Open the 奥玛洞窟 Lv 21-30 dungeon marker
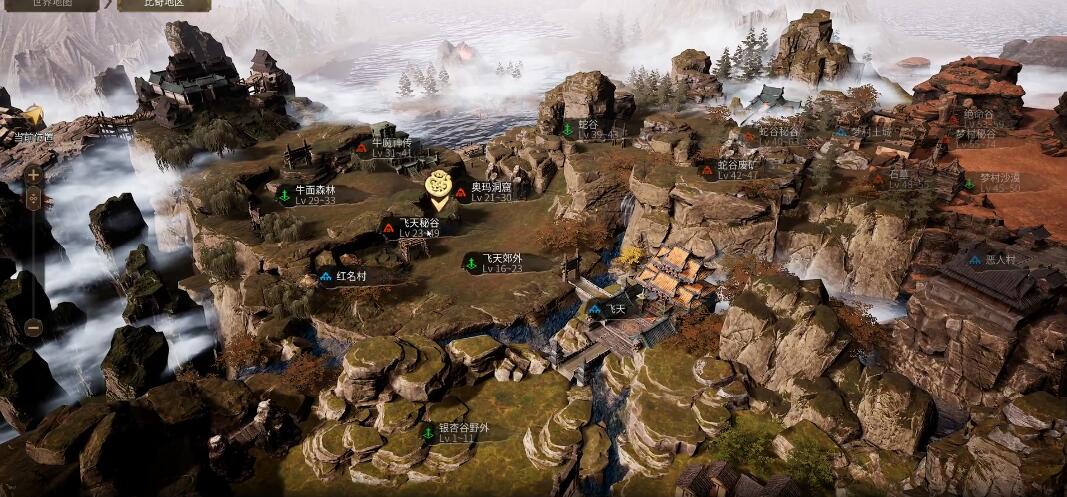This screenshot has height=497, width=1067. (x=490, y=191)
